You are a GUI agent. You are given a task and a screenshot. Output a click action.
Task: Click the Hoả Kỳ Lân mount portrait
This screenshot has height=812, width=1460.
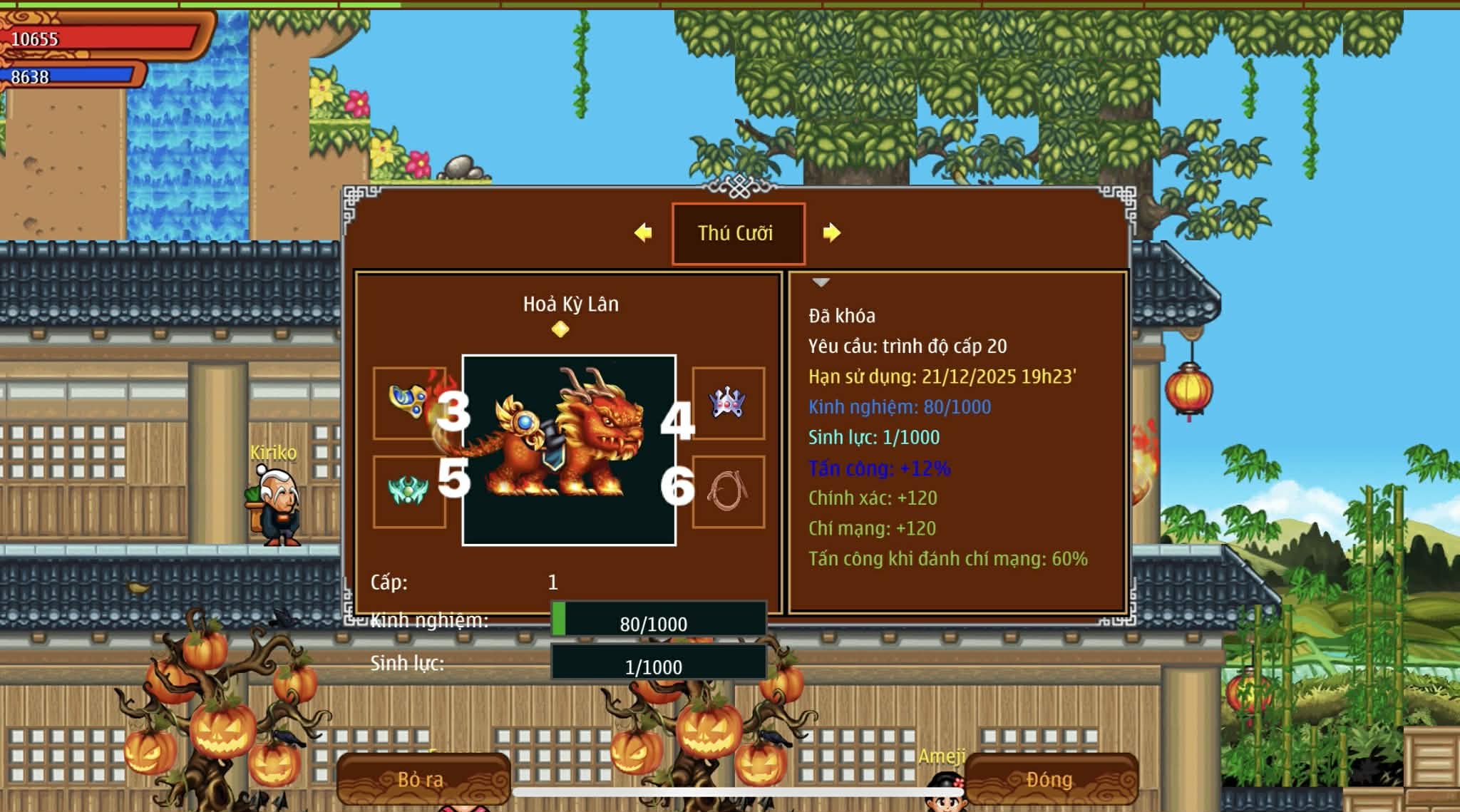pyautogui.click(x=569, y=450)
